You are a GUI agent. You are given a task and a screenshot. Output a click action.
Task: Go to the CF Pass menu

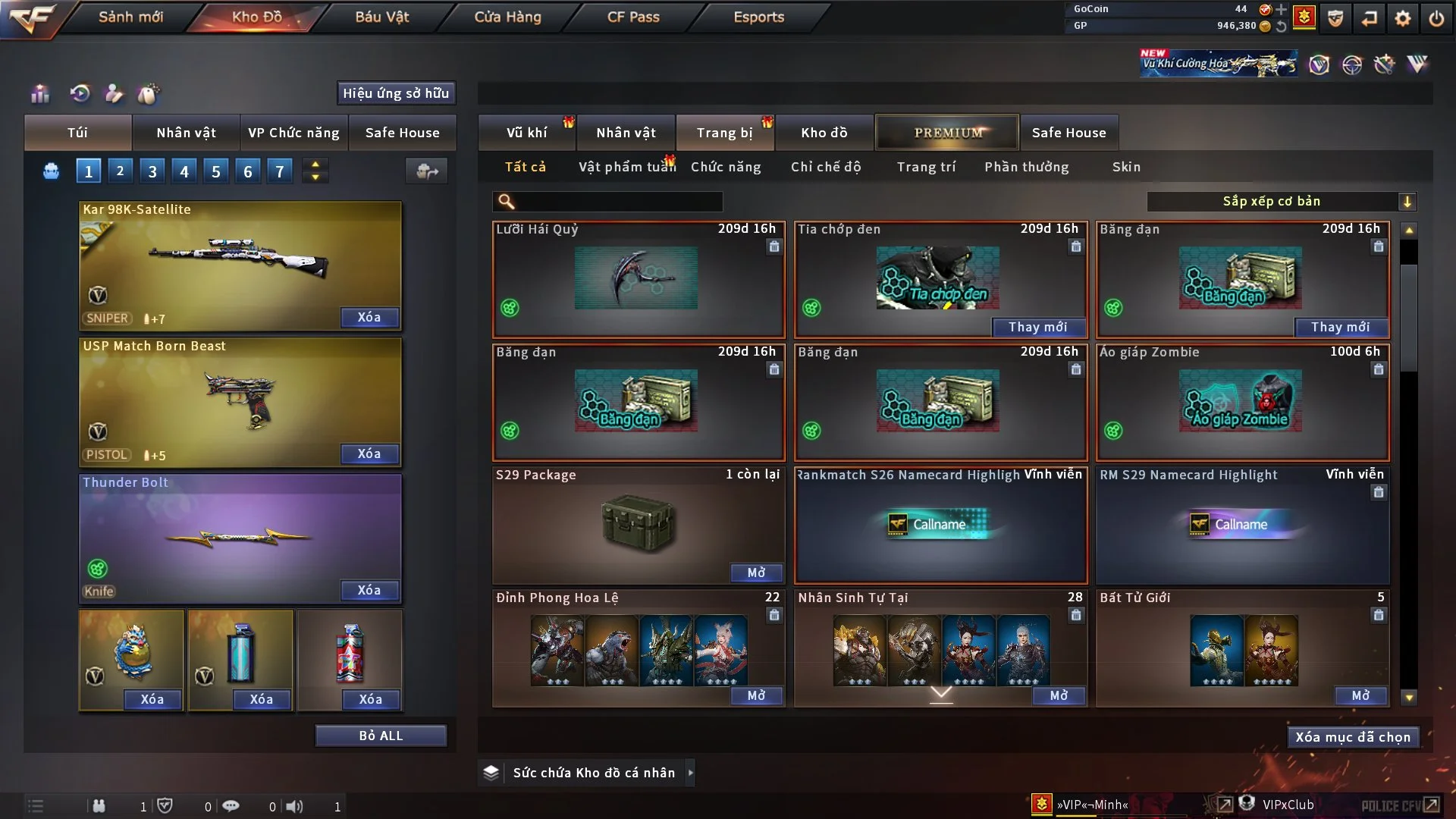pos(633,17)
